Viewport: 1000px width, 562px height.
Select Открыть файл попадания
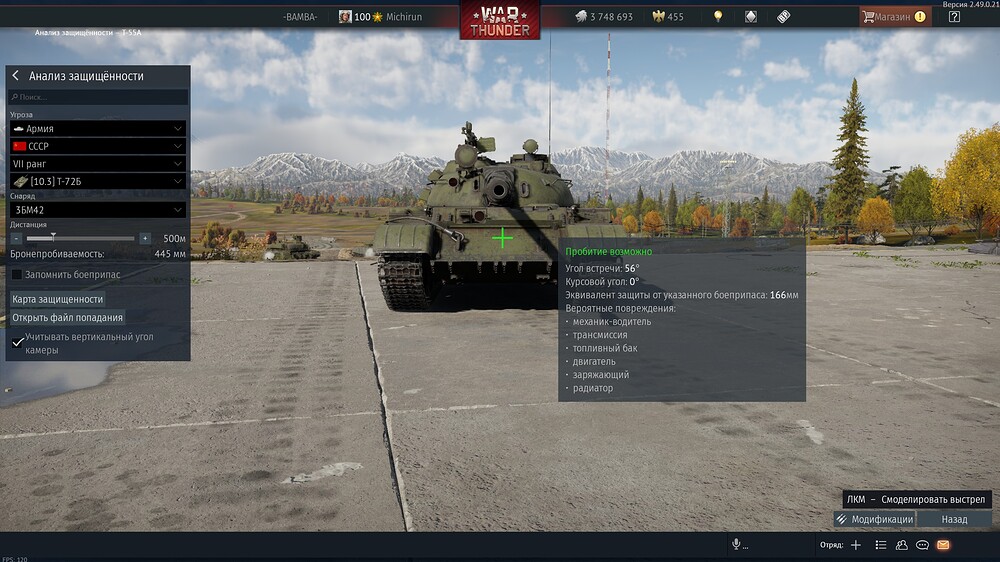click(x=68, y=318)
